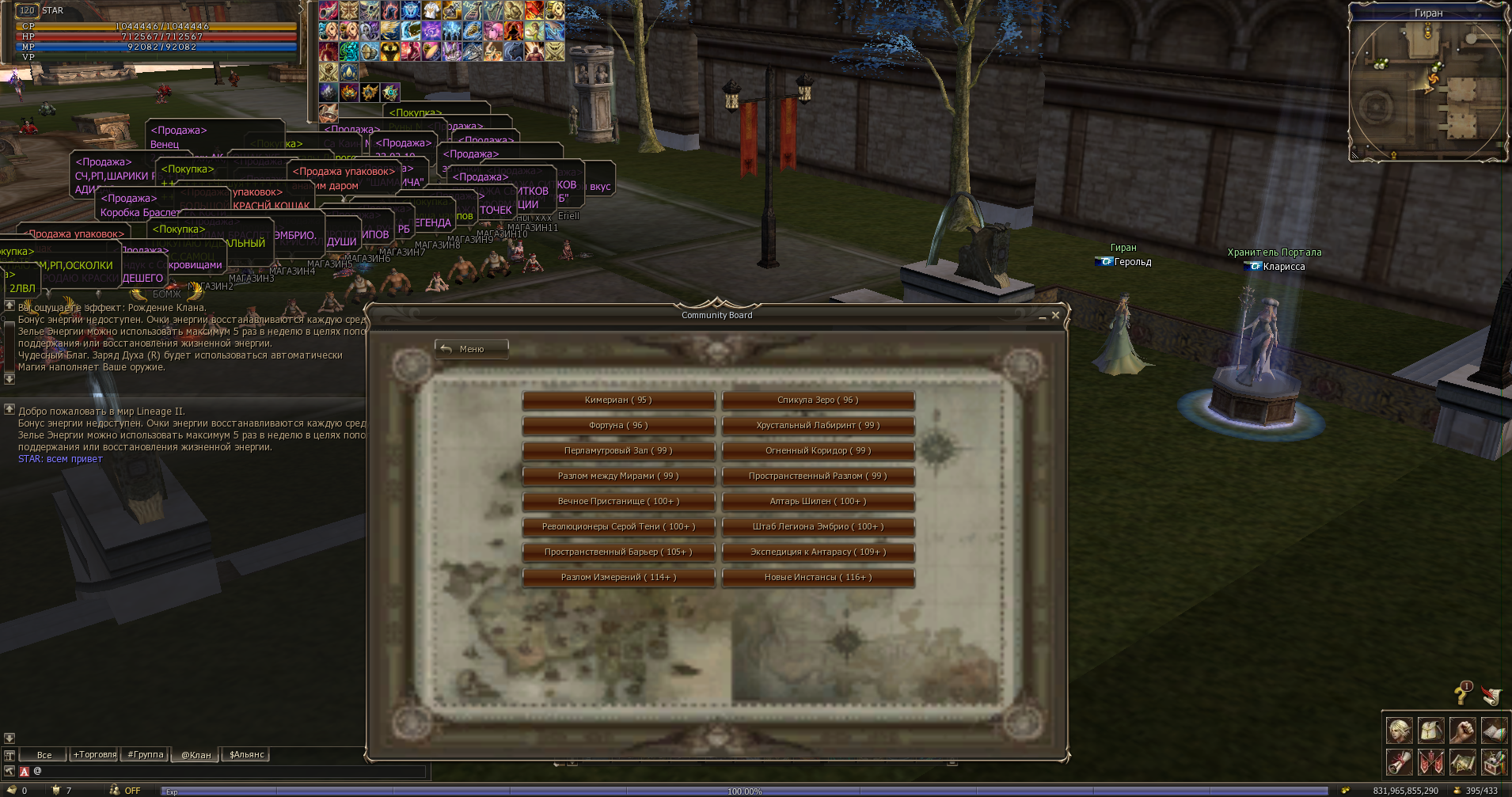Select Спикула Зеро ( 96 ) destination
Viewport: 1512px width, 797px height.
coord(818,400)
